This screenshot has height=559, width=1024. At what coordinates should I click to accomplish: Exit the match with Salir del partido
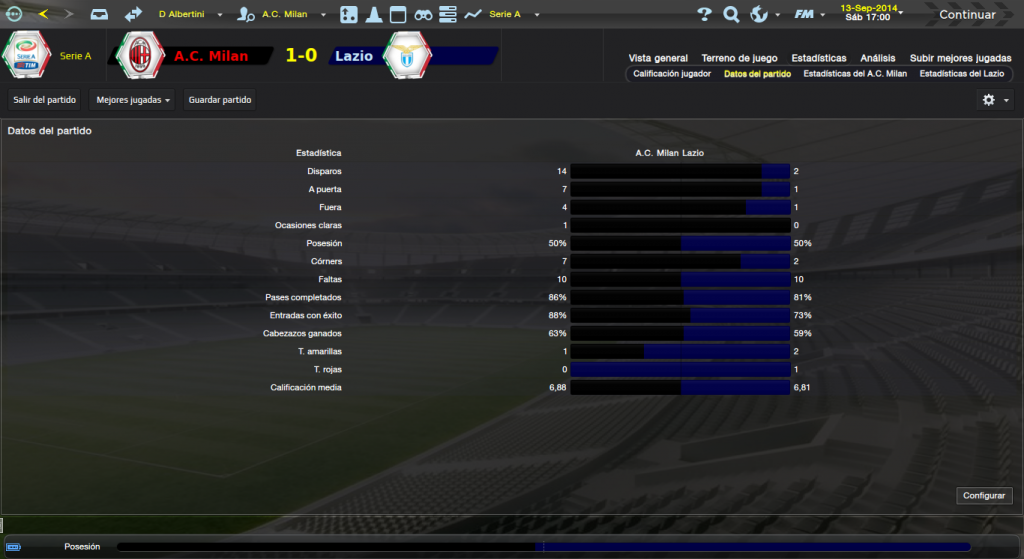coord(45,100)
